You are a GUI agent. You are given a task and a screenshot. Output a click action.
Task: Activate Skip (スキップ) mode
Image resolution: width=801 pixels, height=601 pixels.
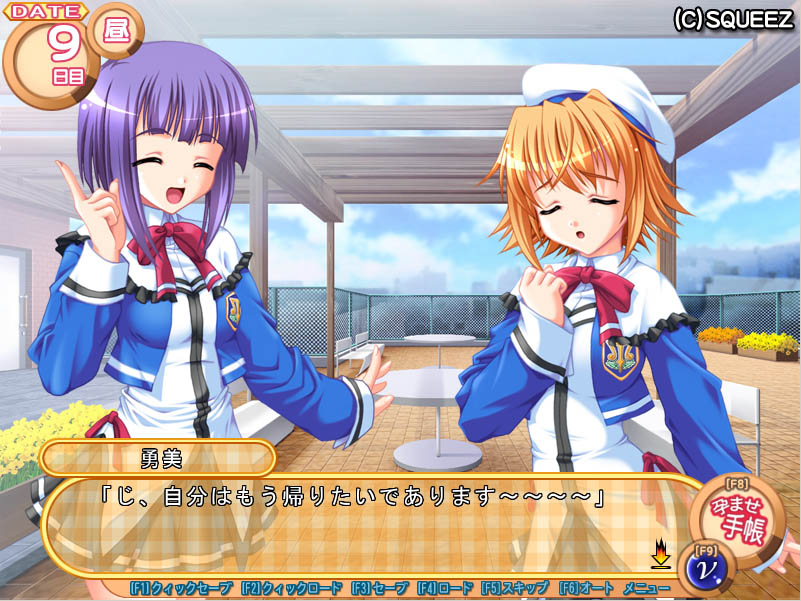[x=514, y=589]
